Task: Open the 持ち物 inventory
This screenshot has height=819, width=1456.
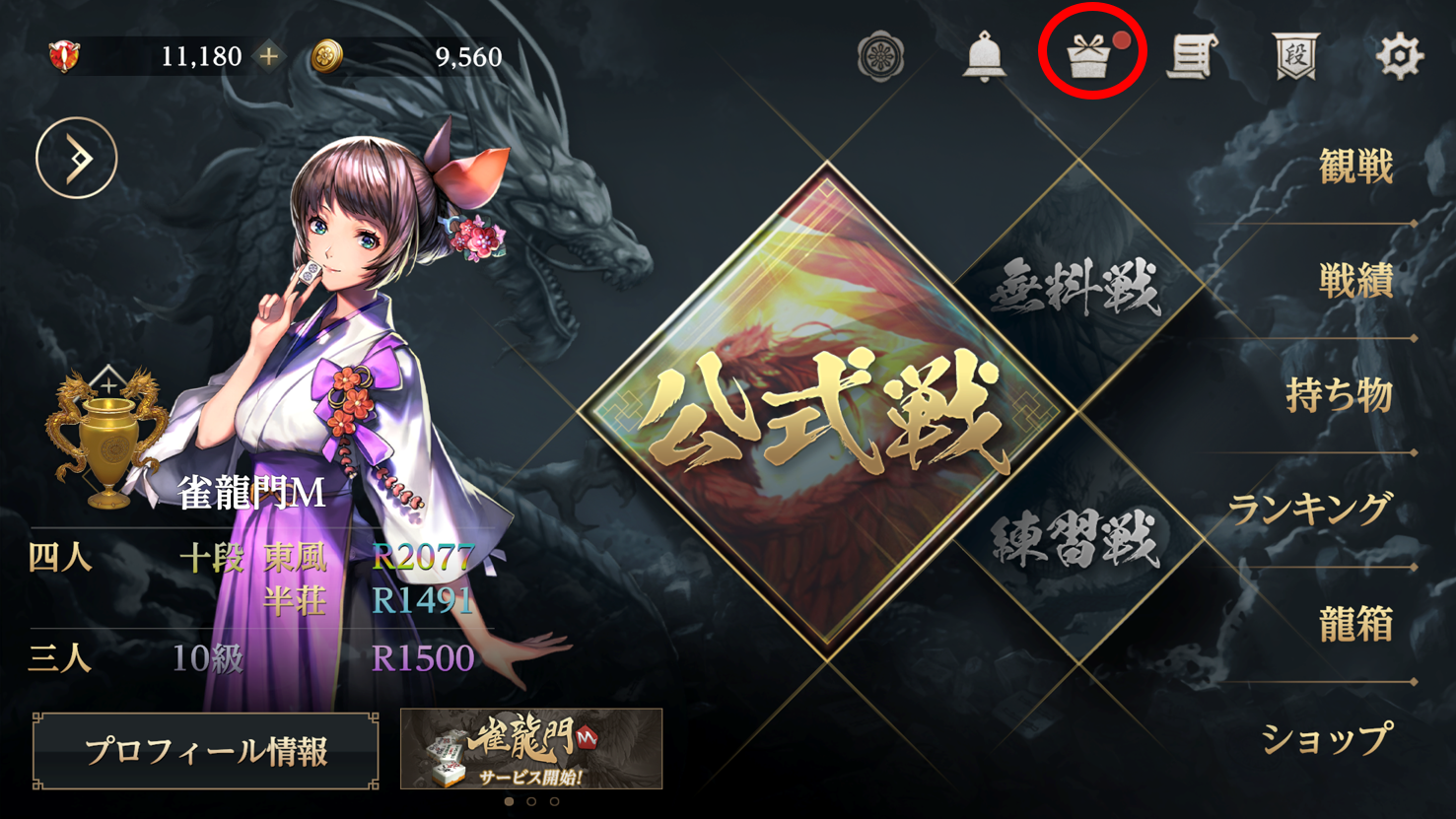Action: point(1339,396)
